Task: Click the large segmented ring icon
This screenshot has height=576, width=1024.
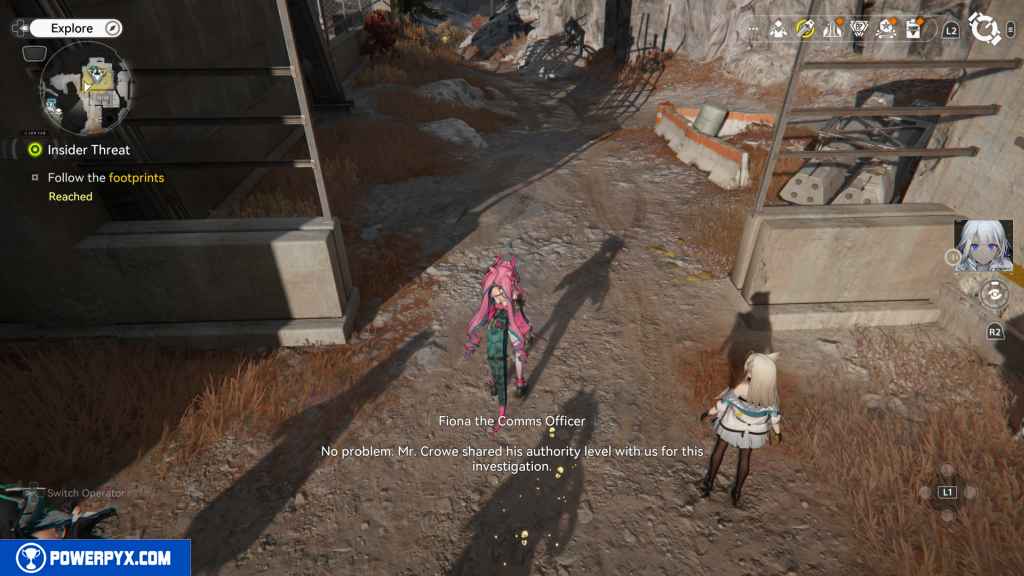Action: (x=985, y=29)
